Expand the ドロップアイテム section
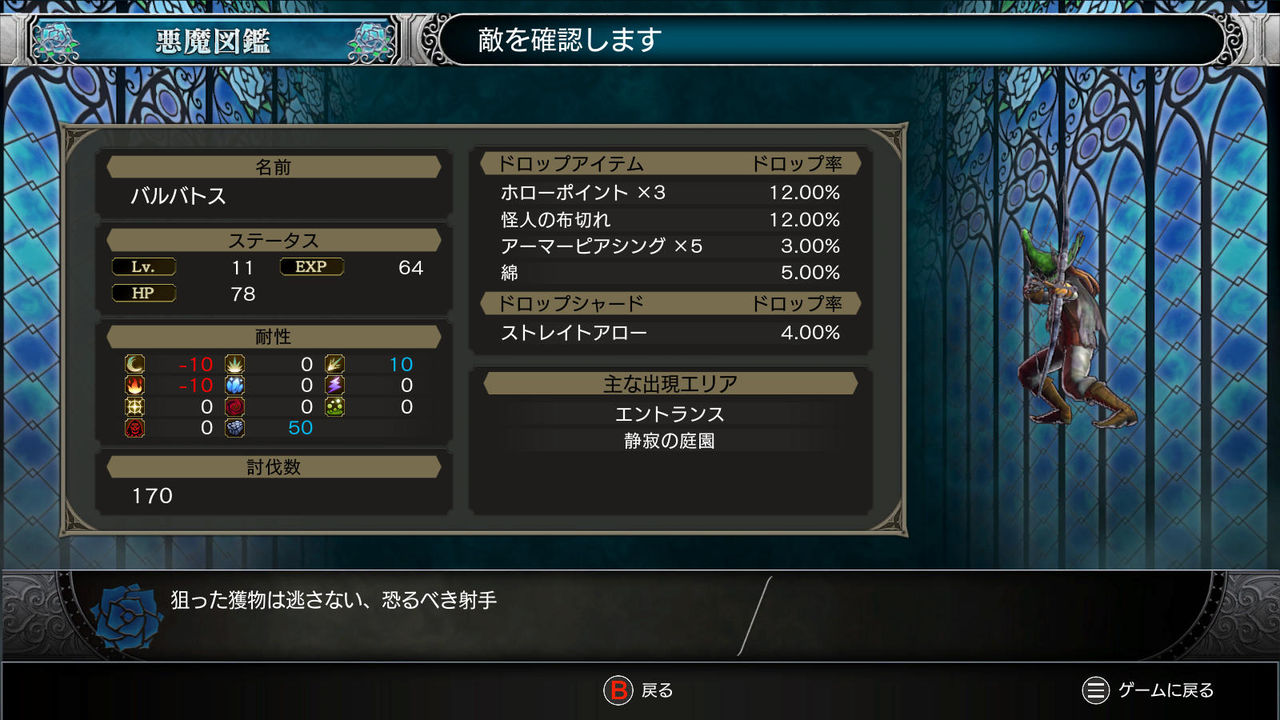 pos(570,164)
